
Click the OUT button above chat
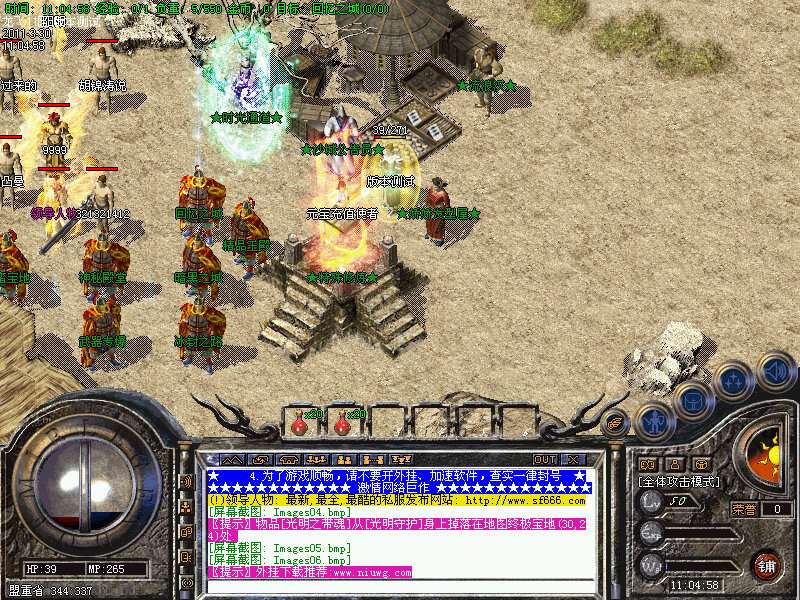[545, 459]
